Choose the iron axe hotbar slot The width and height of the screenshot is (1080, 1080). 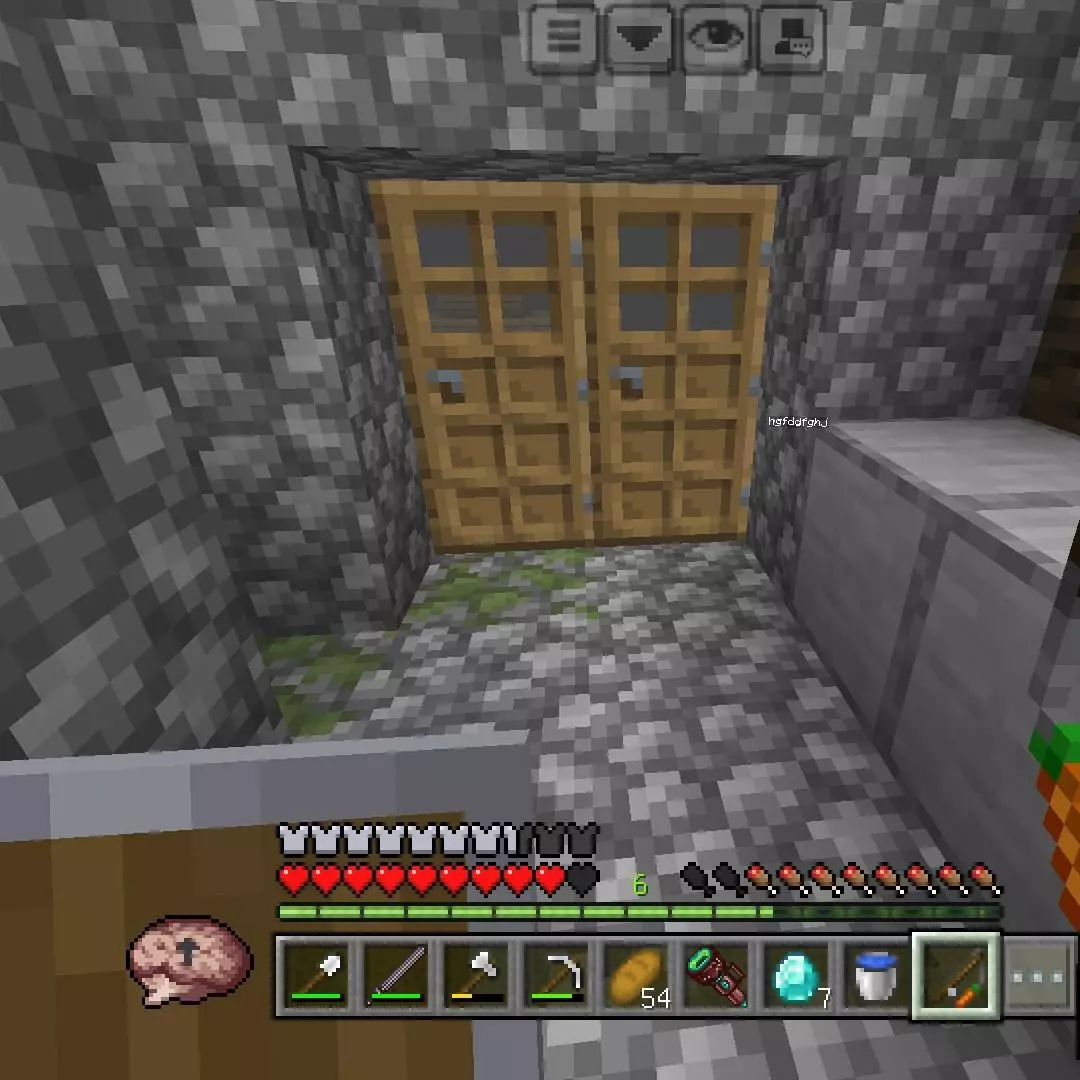point(475,976)
